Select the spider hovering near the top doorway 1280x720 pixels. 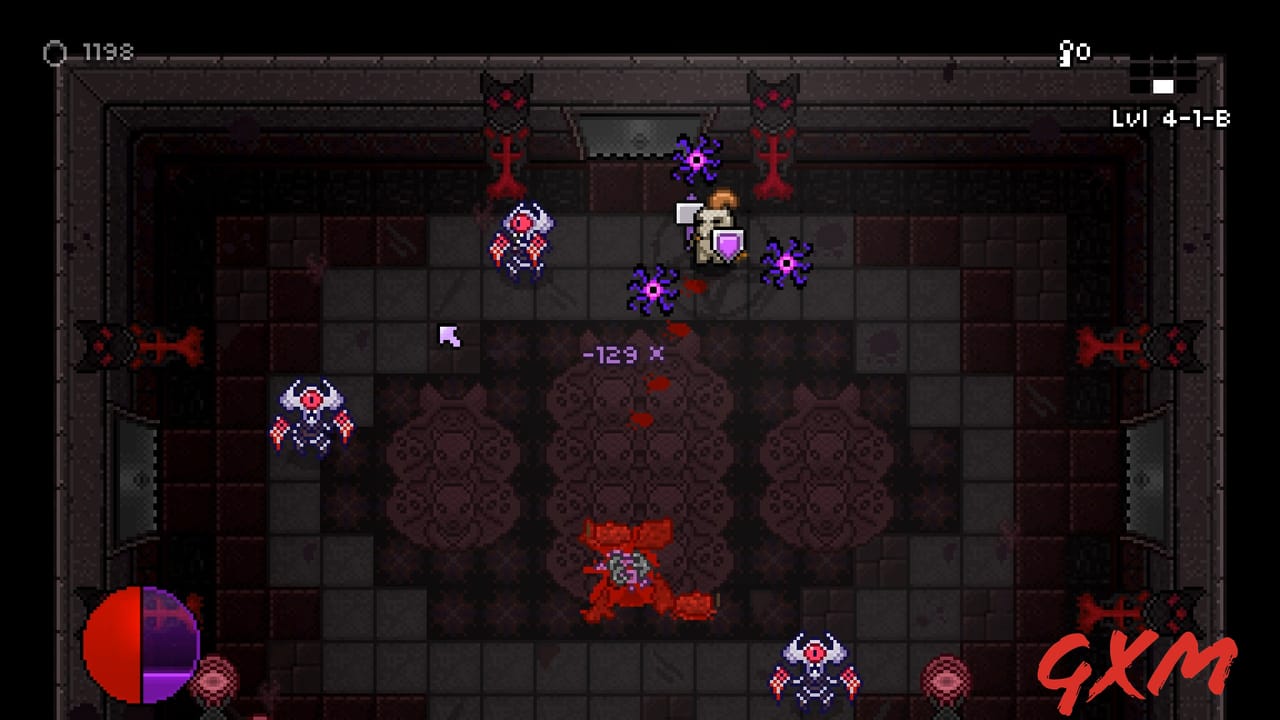[x=698, y=160]
